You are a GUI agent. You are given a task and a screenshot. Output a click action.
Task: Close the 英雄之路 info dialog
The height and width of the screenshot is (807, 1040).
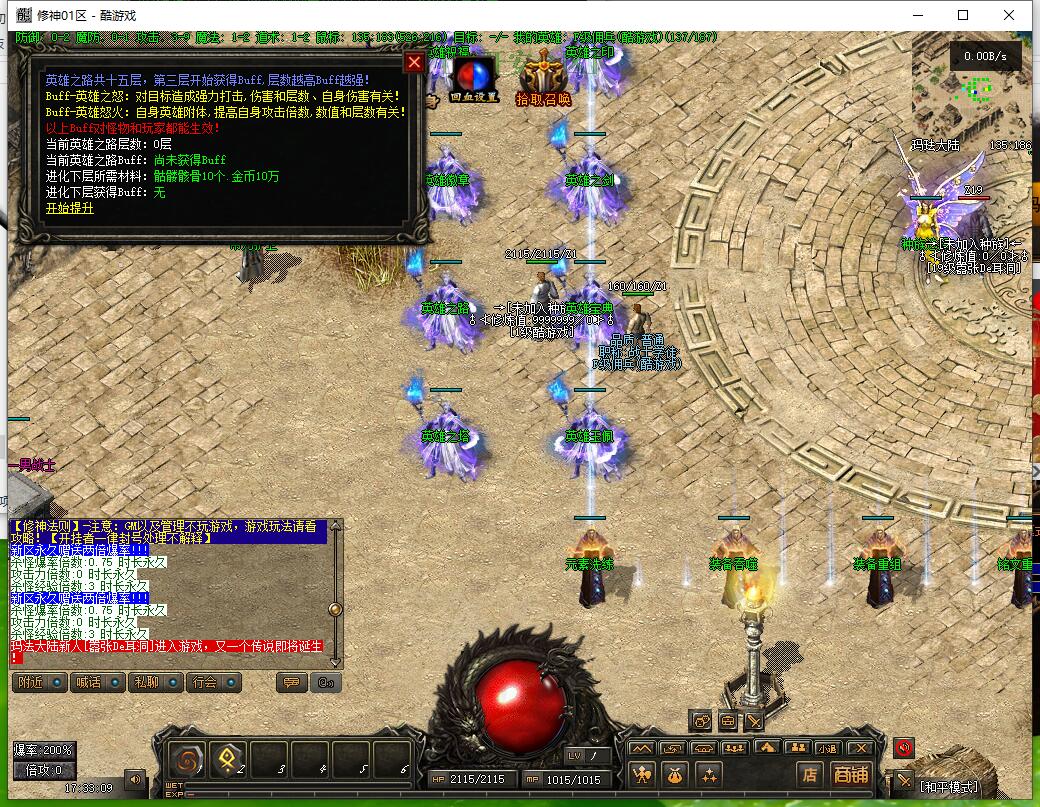point(413,63)
